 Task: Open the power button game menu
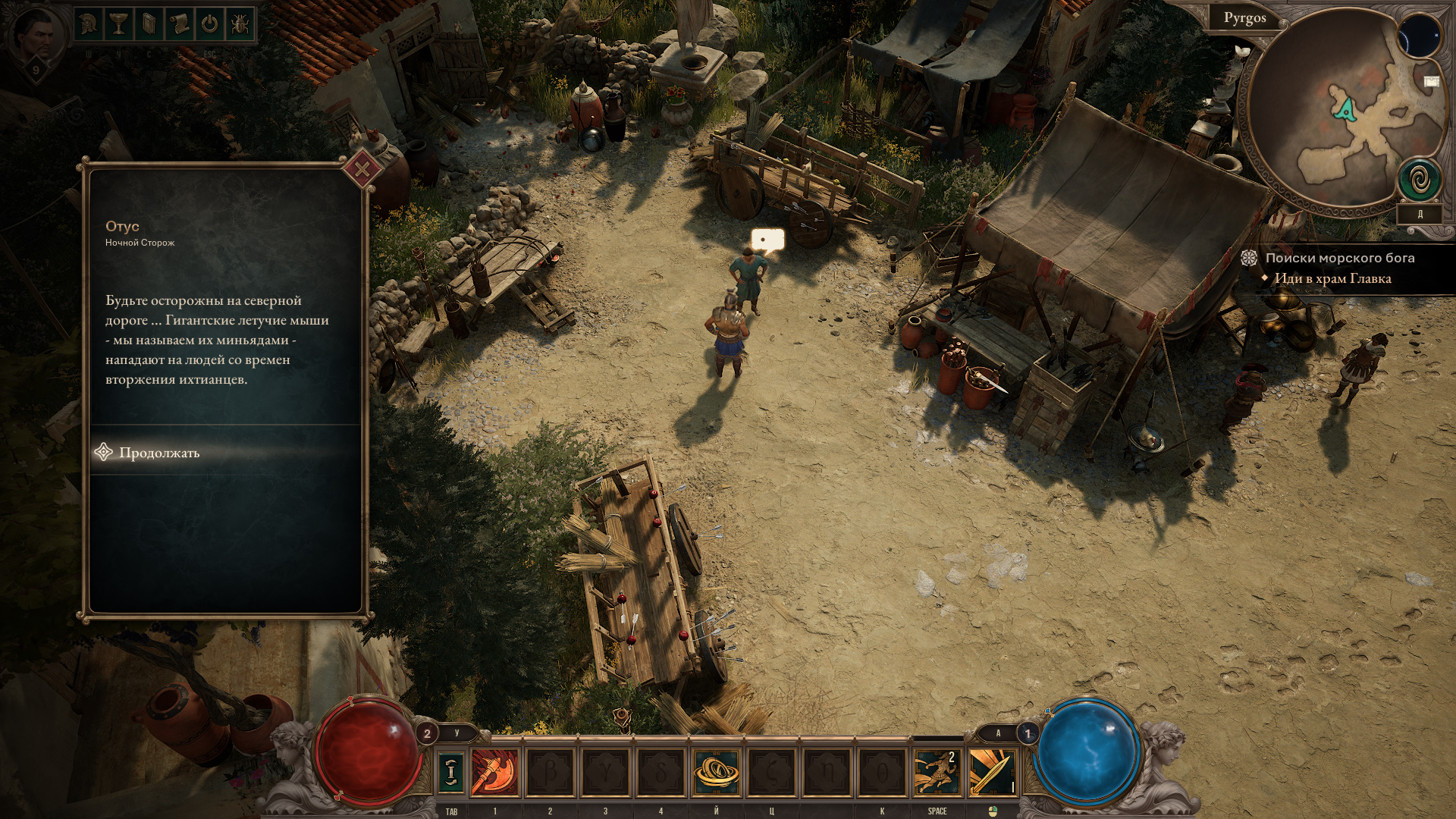(209, 24)
